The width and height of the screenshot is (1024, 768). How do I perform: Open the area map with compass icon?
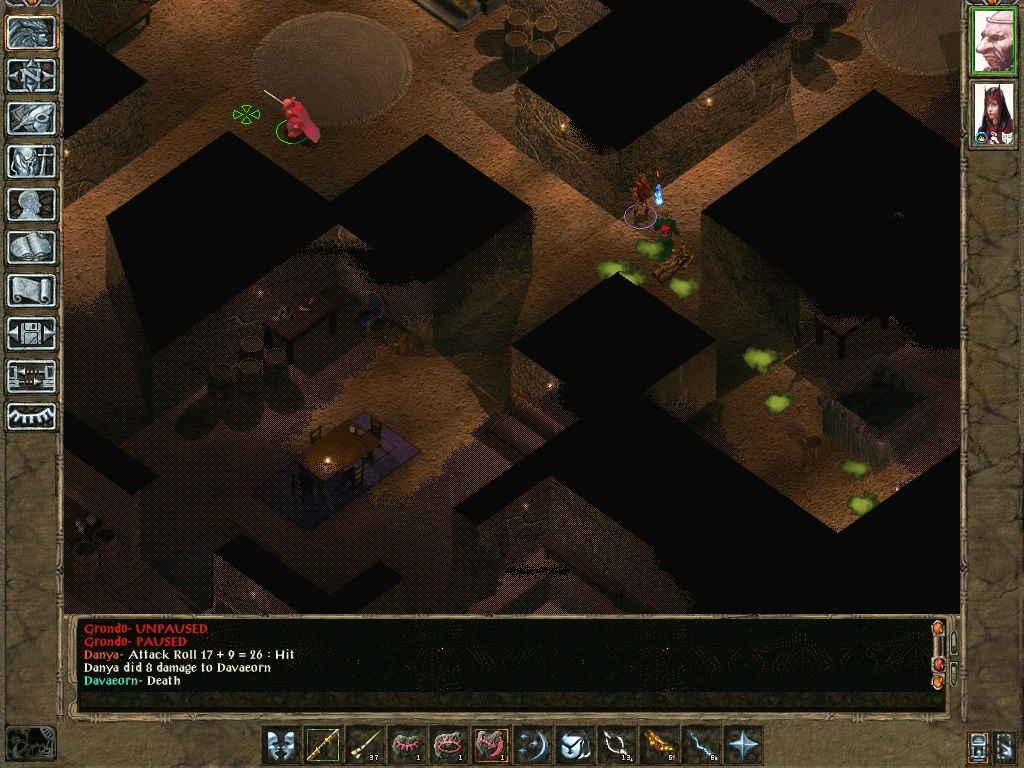pos(31,75)
